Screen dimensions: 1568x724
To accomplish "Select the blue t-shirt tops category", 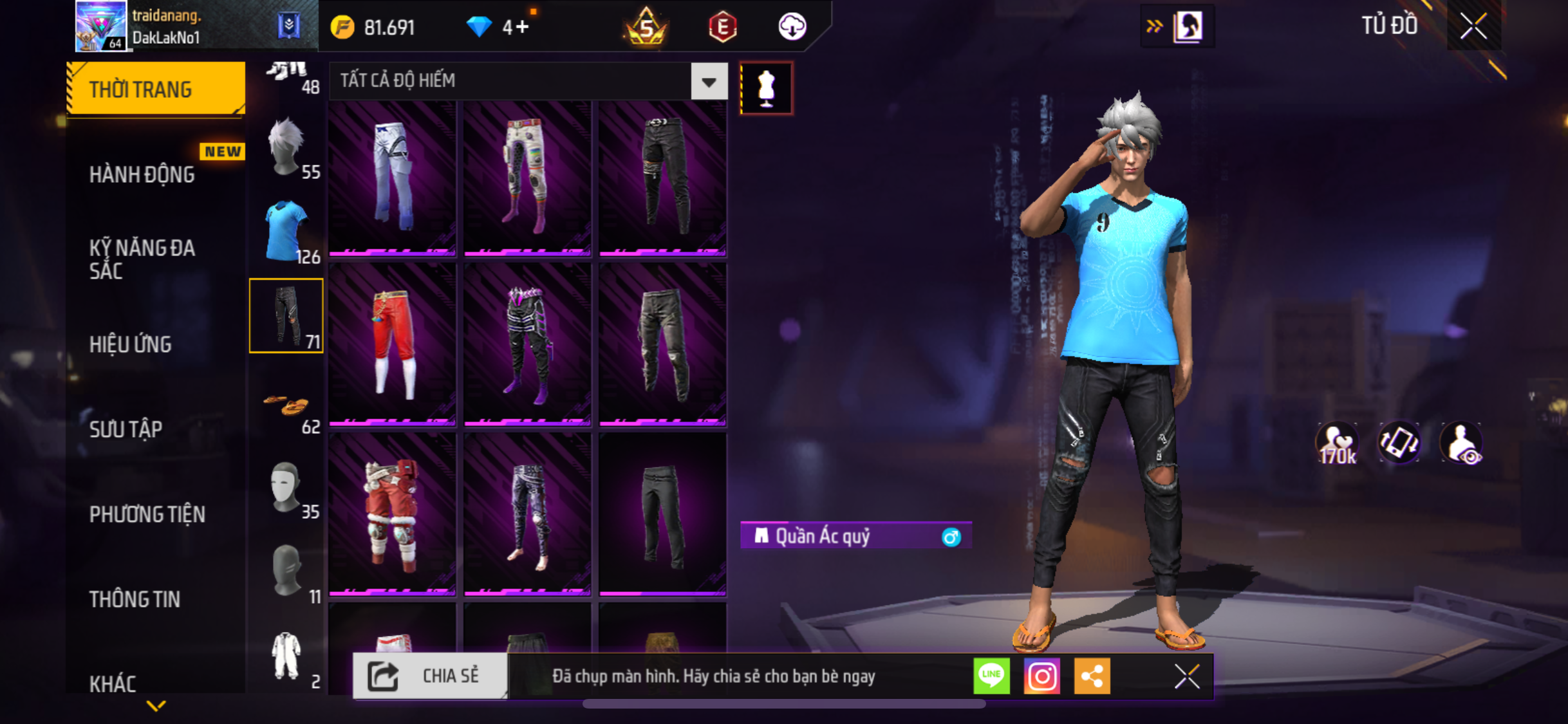I will tap(286, 231).
